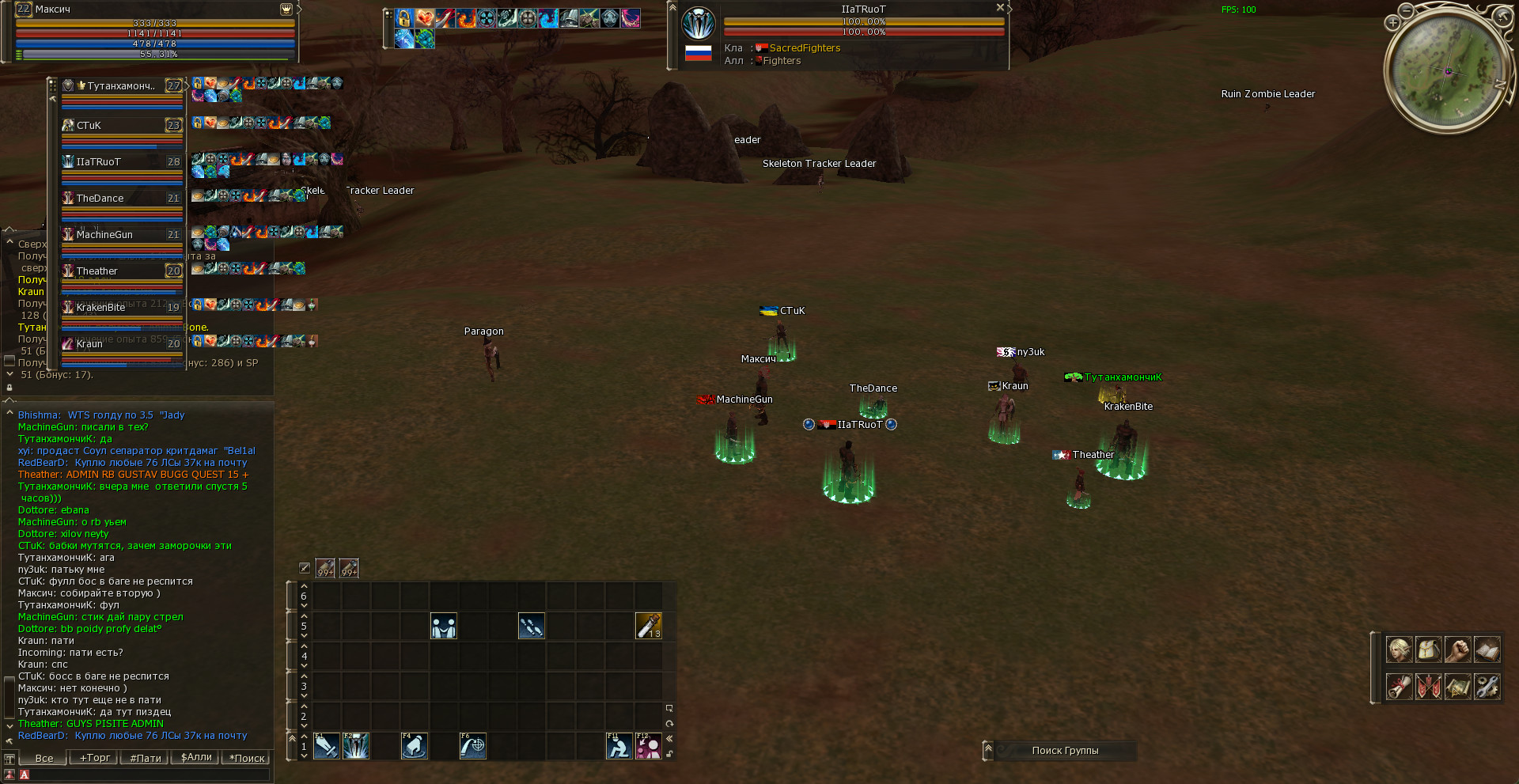Use the F1 sword attack skill

click(x=326, y=746)
